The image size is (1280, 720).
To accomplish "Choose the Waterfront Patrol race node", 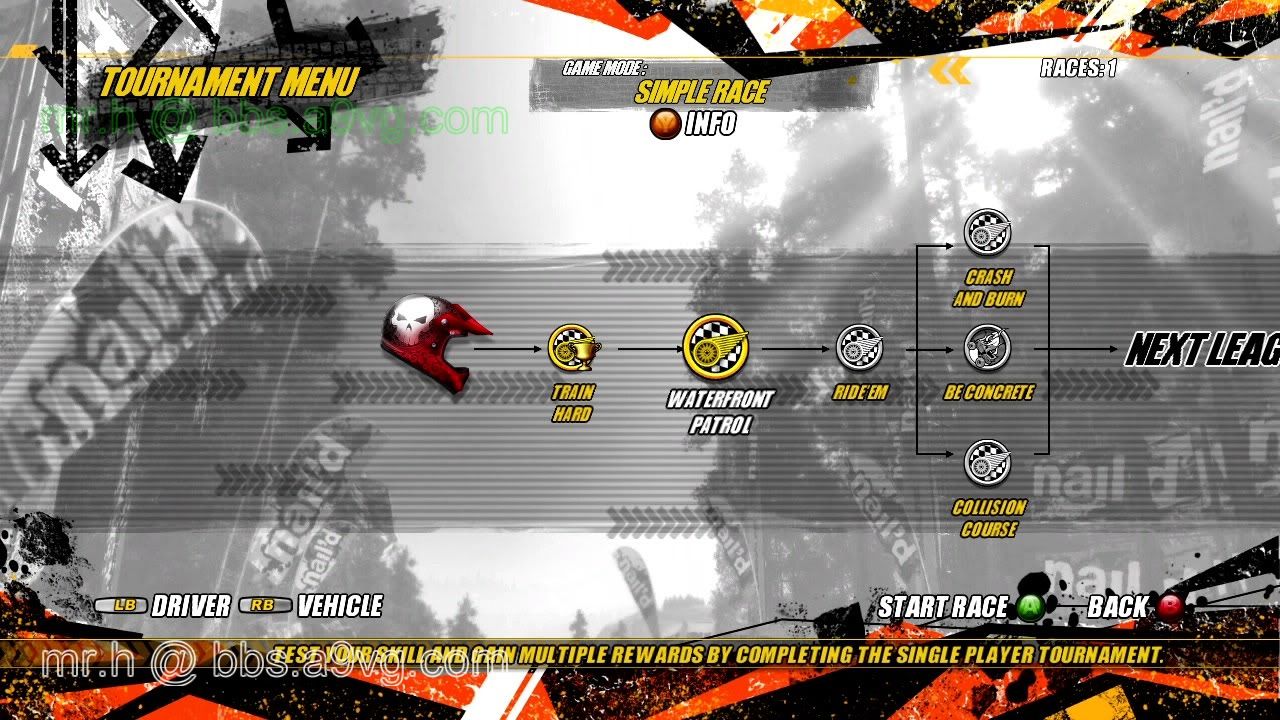I will (716, 348).
